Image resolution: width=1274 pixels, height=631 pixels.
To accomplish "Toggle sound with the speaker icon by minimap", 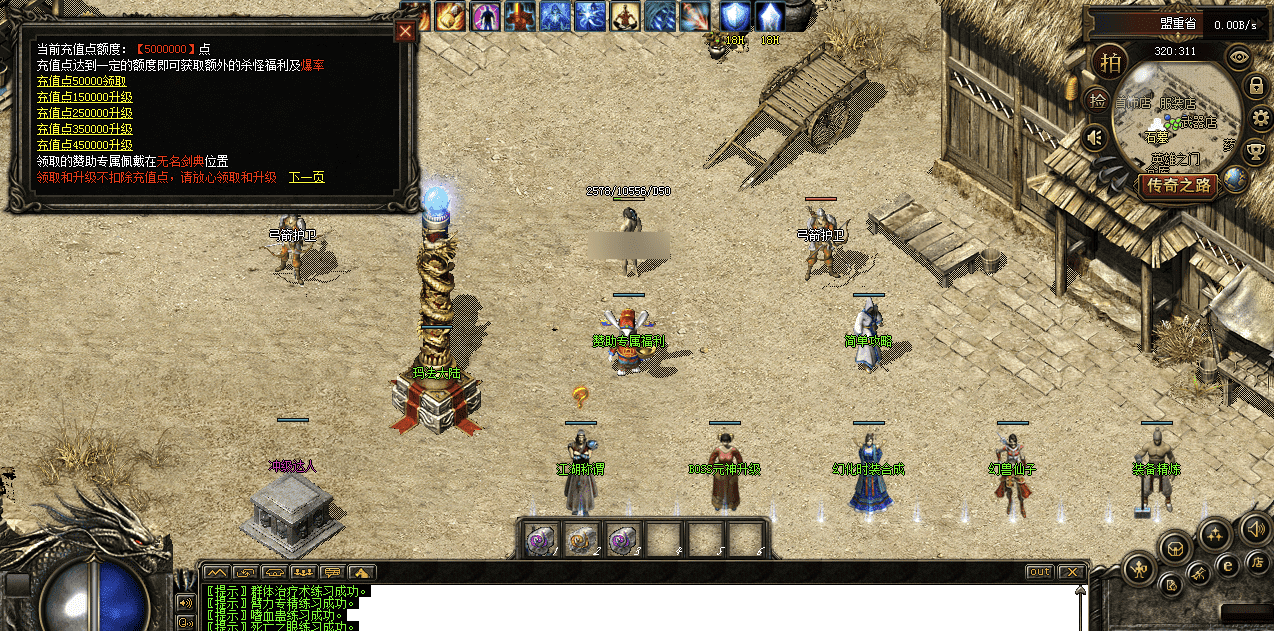I will pos(1095,137).
